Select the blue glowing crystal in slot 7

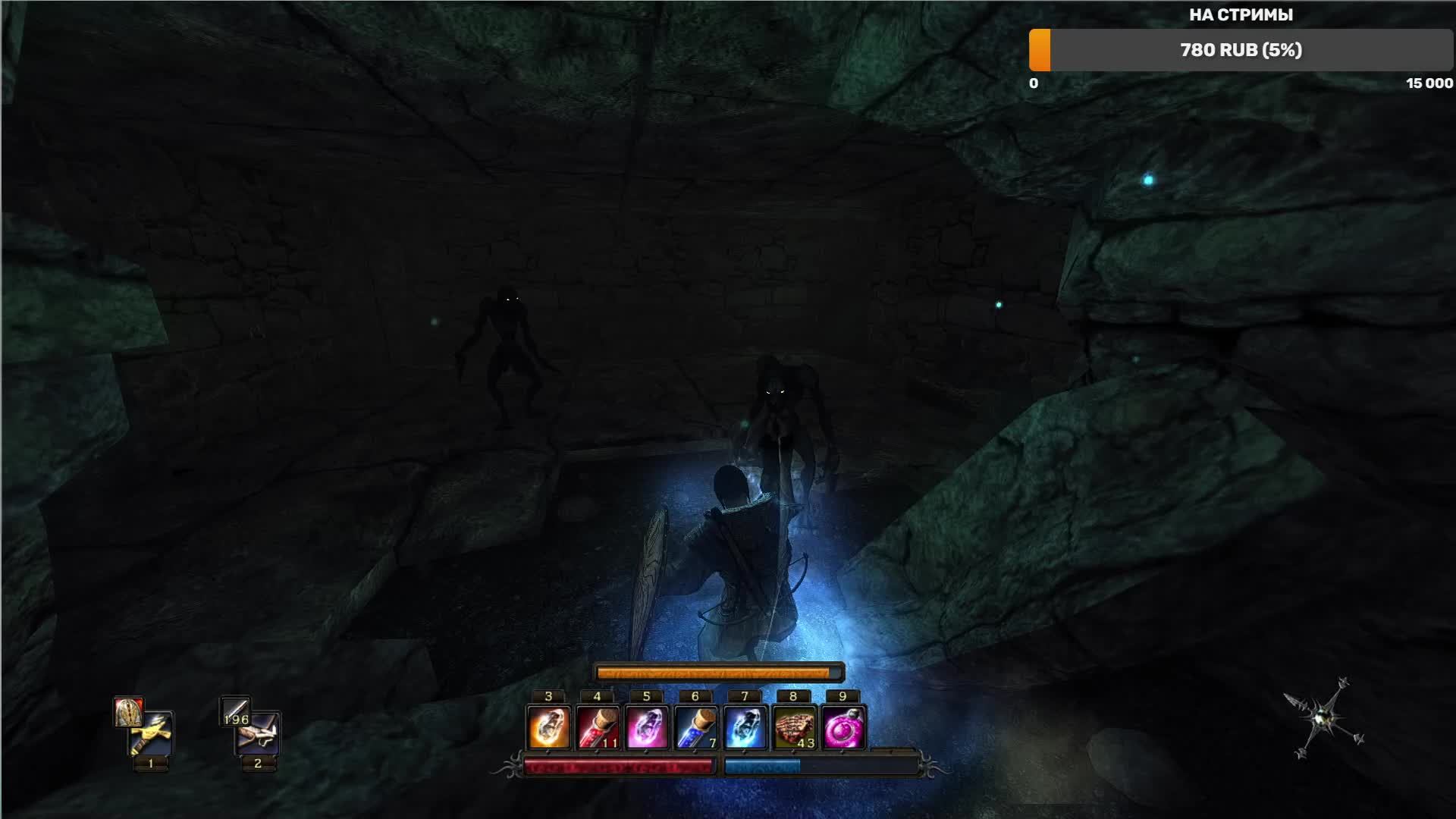(x=745, y=727)
